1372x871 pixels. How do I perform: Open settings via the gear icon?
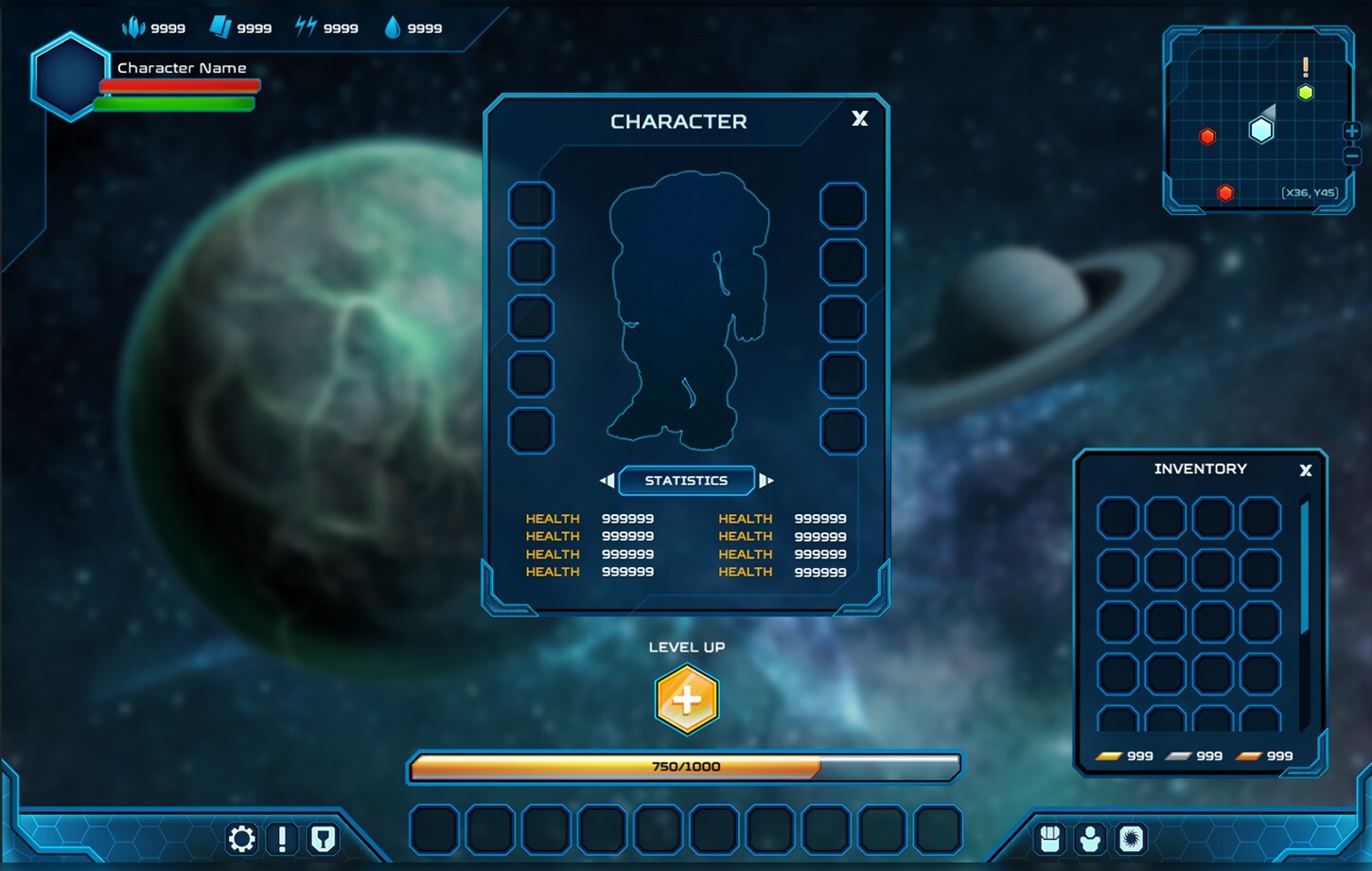pos(241,839)
